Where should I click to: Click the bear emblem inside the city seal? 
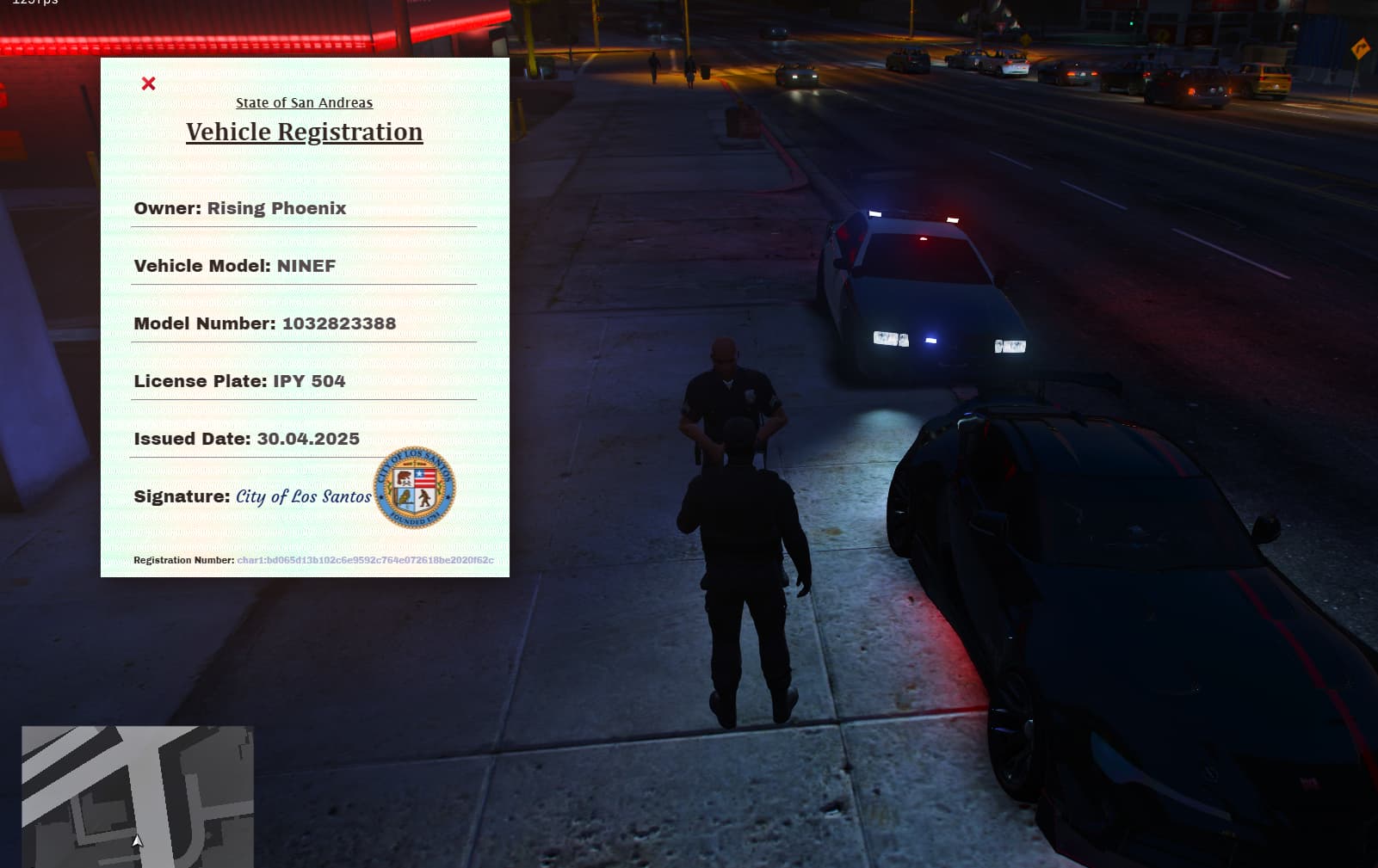point(403,476)
